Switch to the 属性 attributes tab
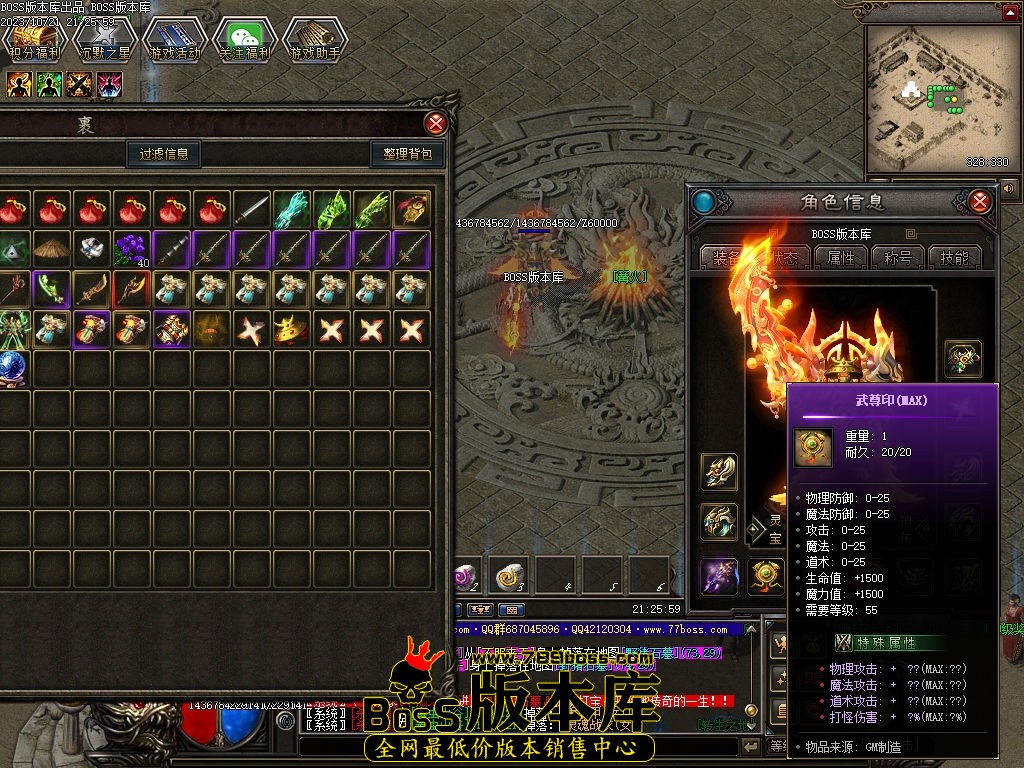Image resolution: width=1024 pixels, height=768 pixels. (x=840, y=257)
